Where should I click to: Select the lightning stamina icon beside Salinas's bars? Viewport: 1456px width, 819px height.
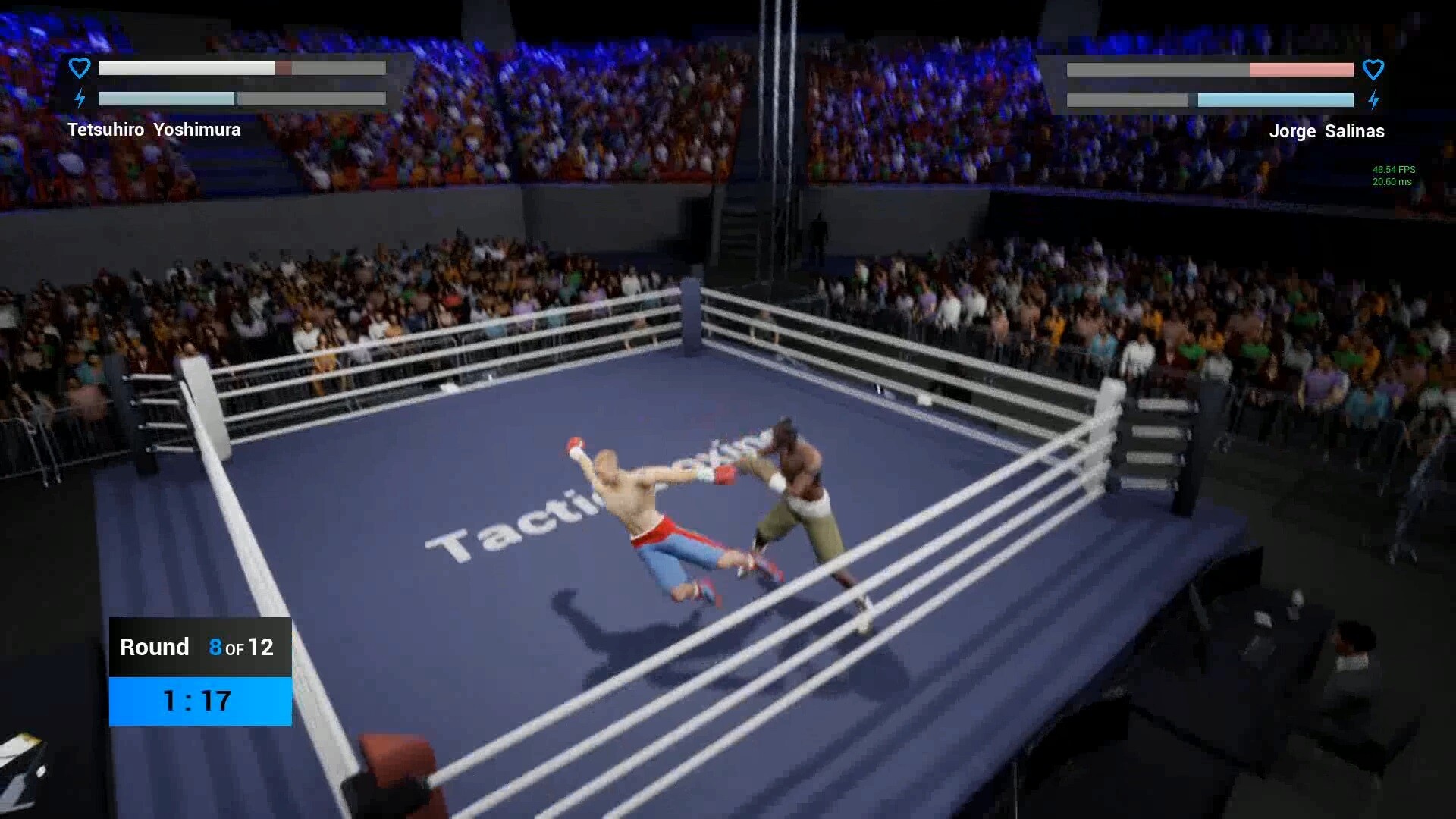point(1375,98)
